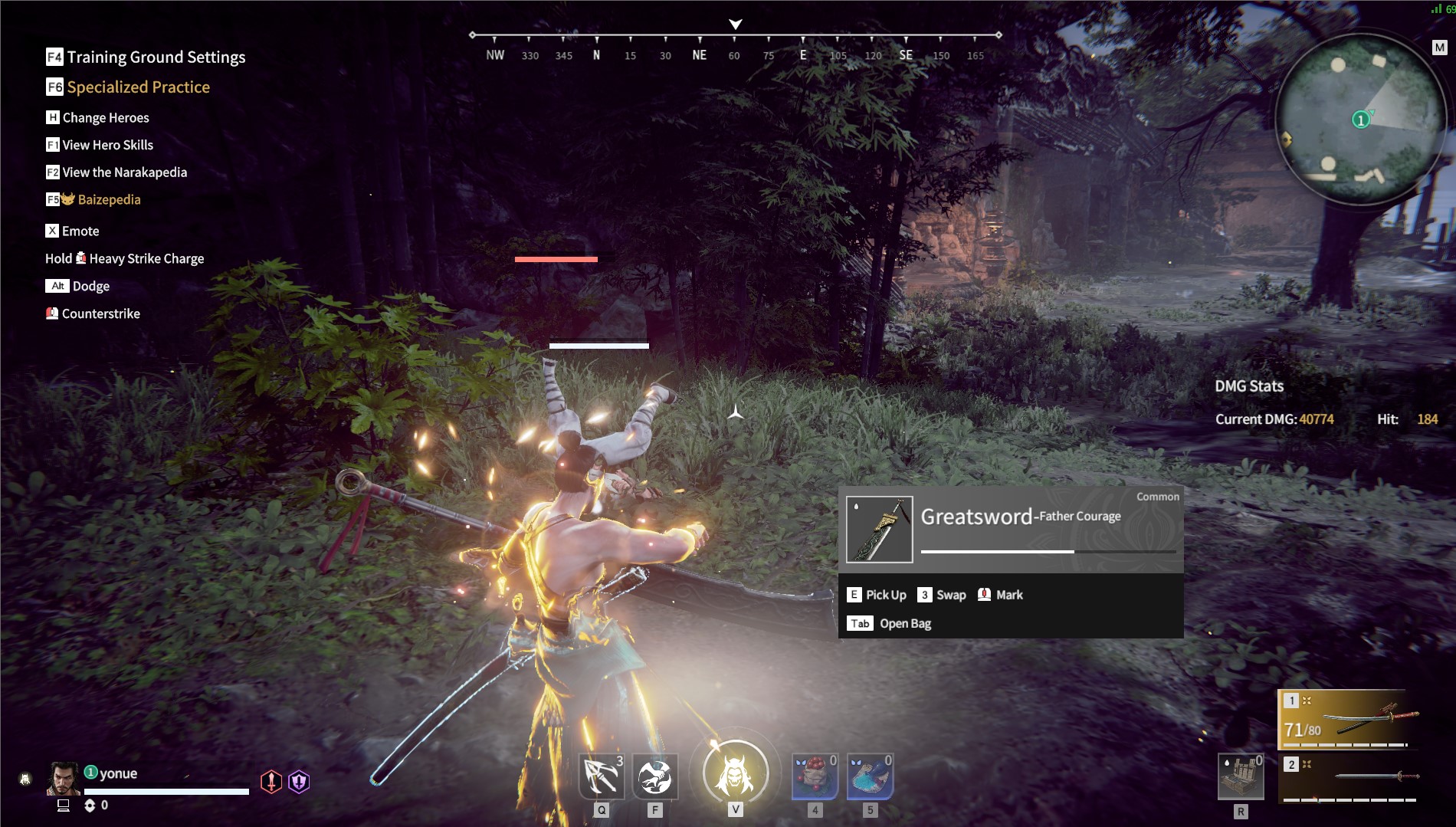This screenshot has width=1456, height=827.
Task: Select the bow skill icon above the Q key
Action: pos(603,776)
